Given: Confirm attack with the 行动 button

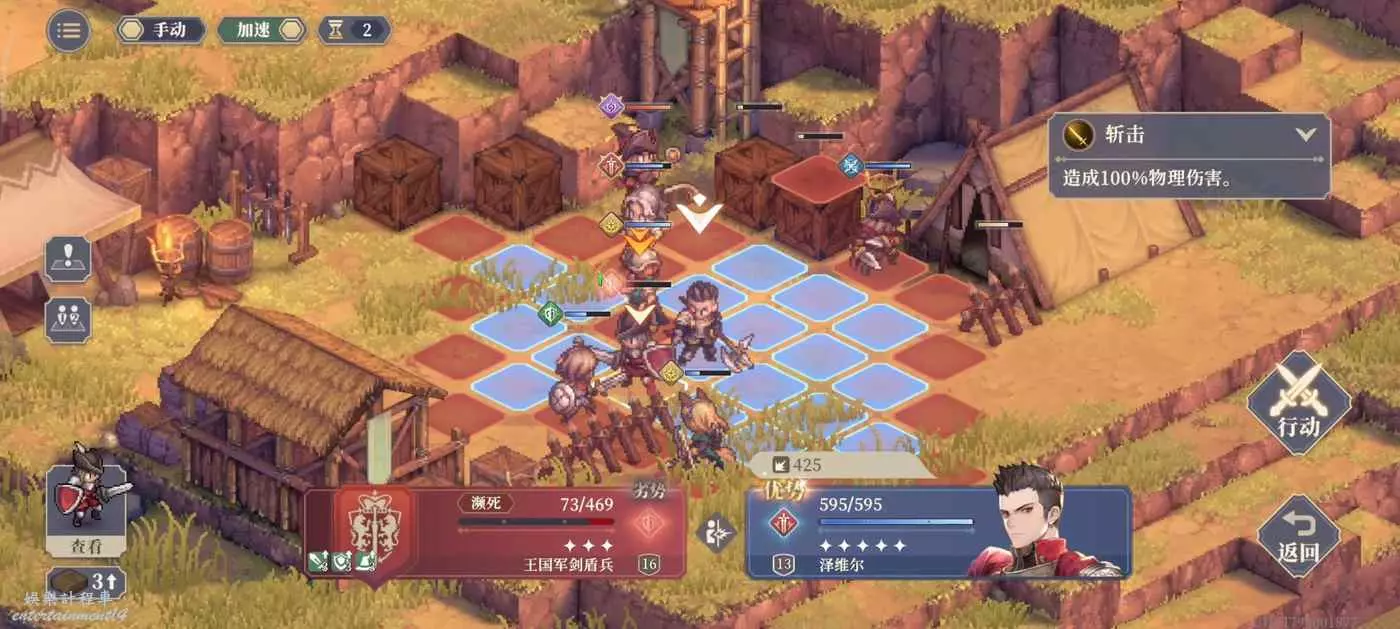Looking at the screenshot, I should [x=1299, y=402].
